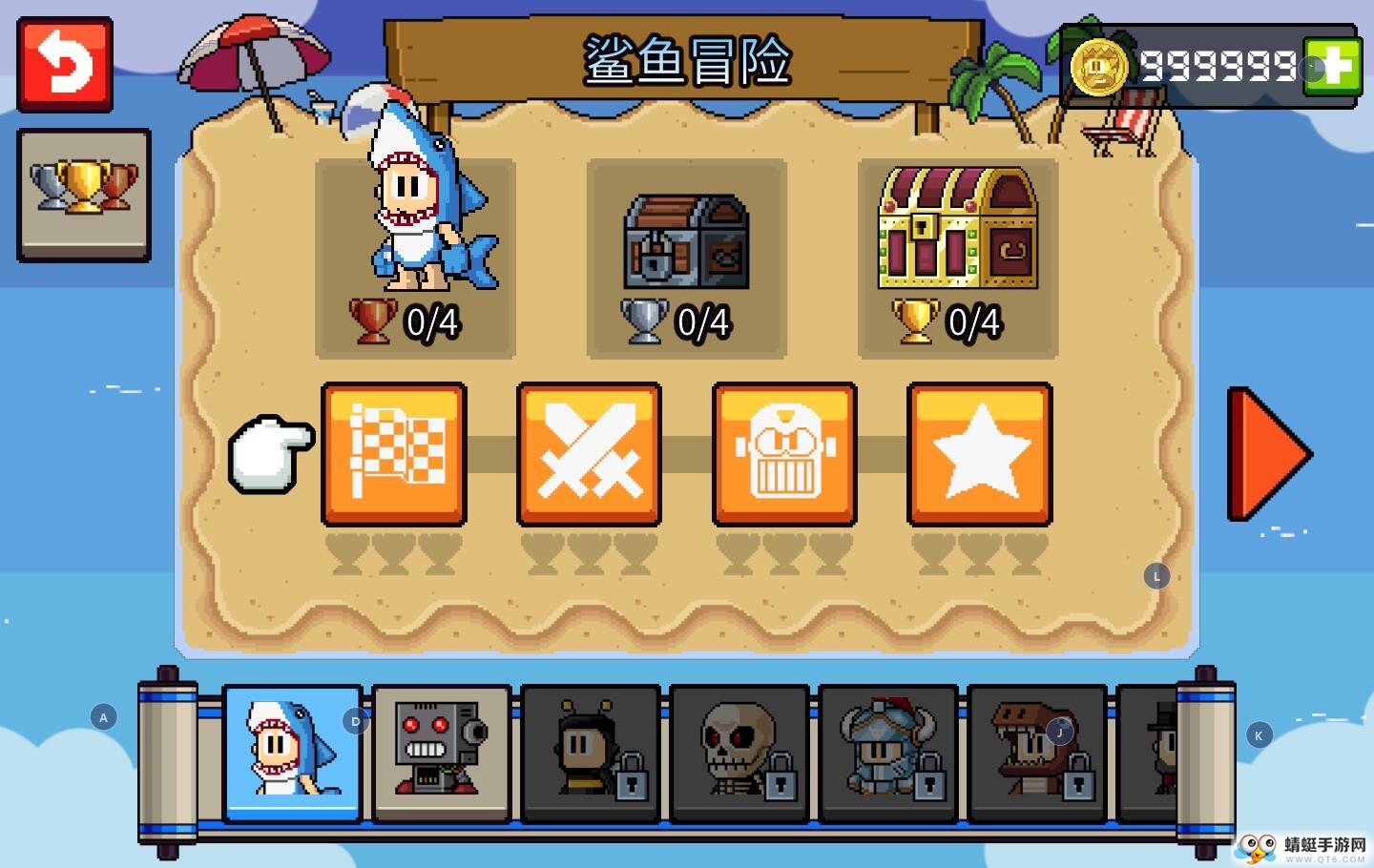1374x868 pixels.
Task: Click the coin currency icon
Action: (1105, 67)
